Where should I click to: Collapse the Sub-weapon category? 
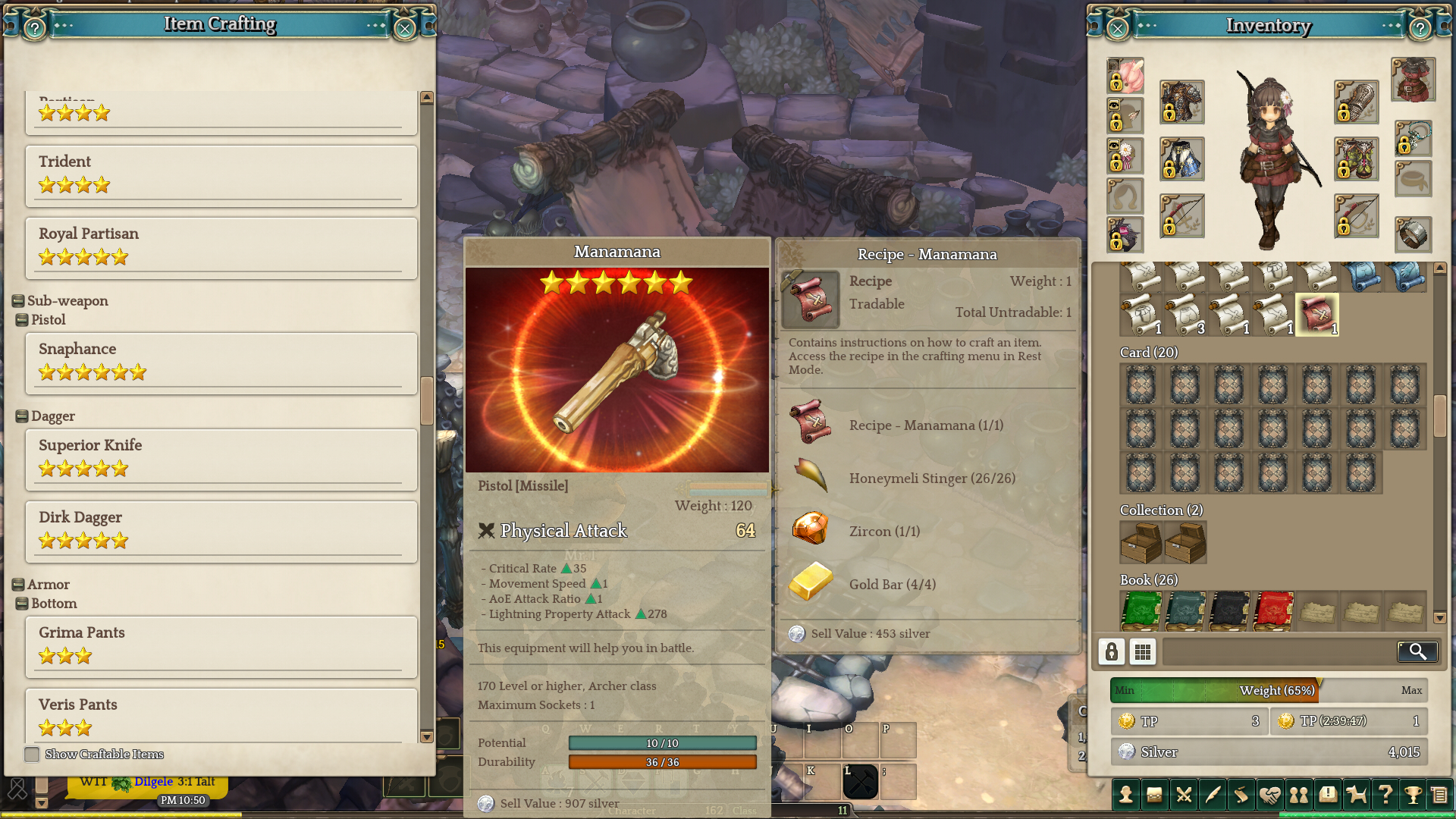tap(18, 301)
